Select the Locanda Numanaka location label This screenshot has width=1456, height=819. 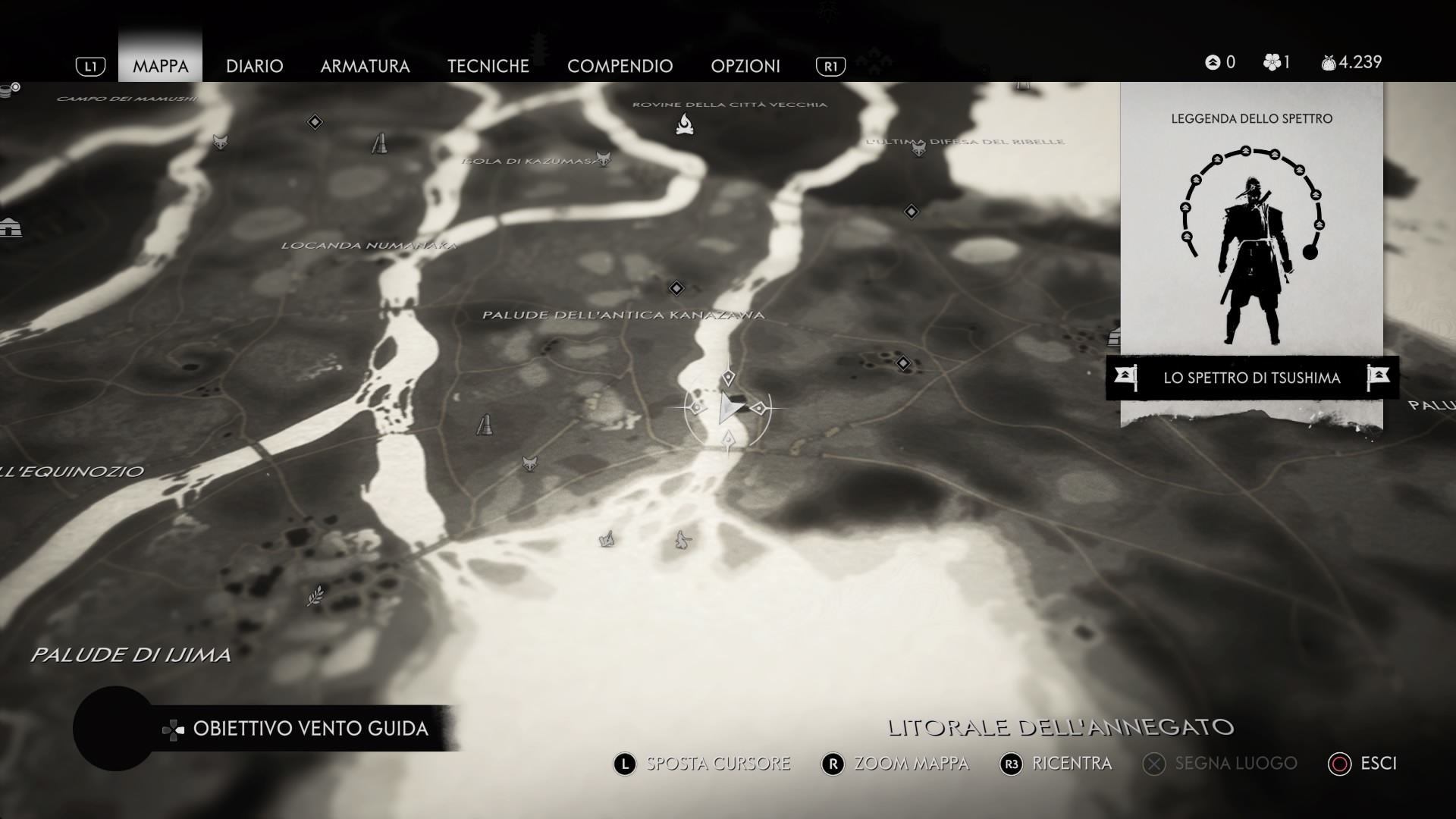point(369,246)
